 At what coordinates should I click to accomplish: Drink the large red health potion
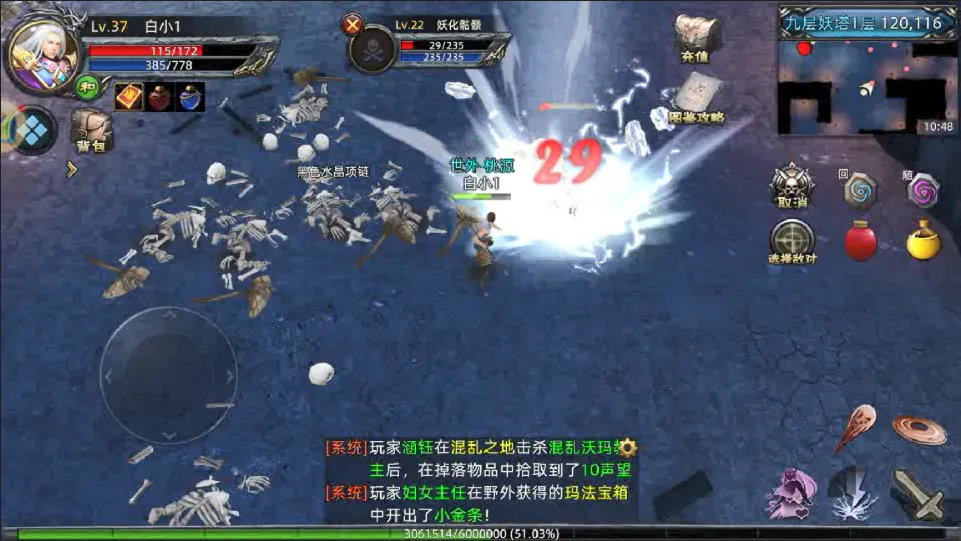tap(860, 241)
